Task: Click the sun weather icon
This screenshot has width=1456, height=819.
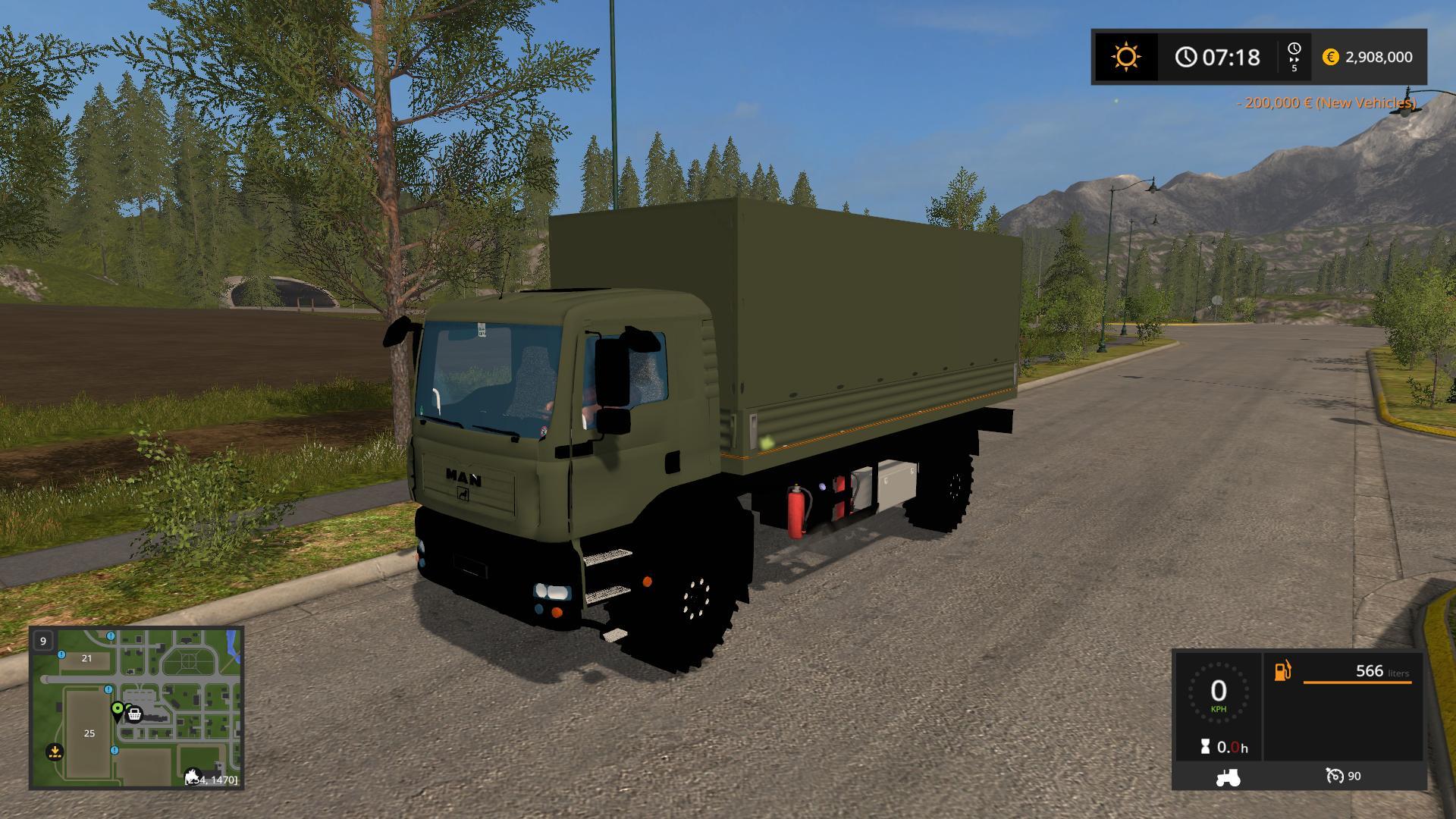Action: click(1125, 55)
